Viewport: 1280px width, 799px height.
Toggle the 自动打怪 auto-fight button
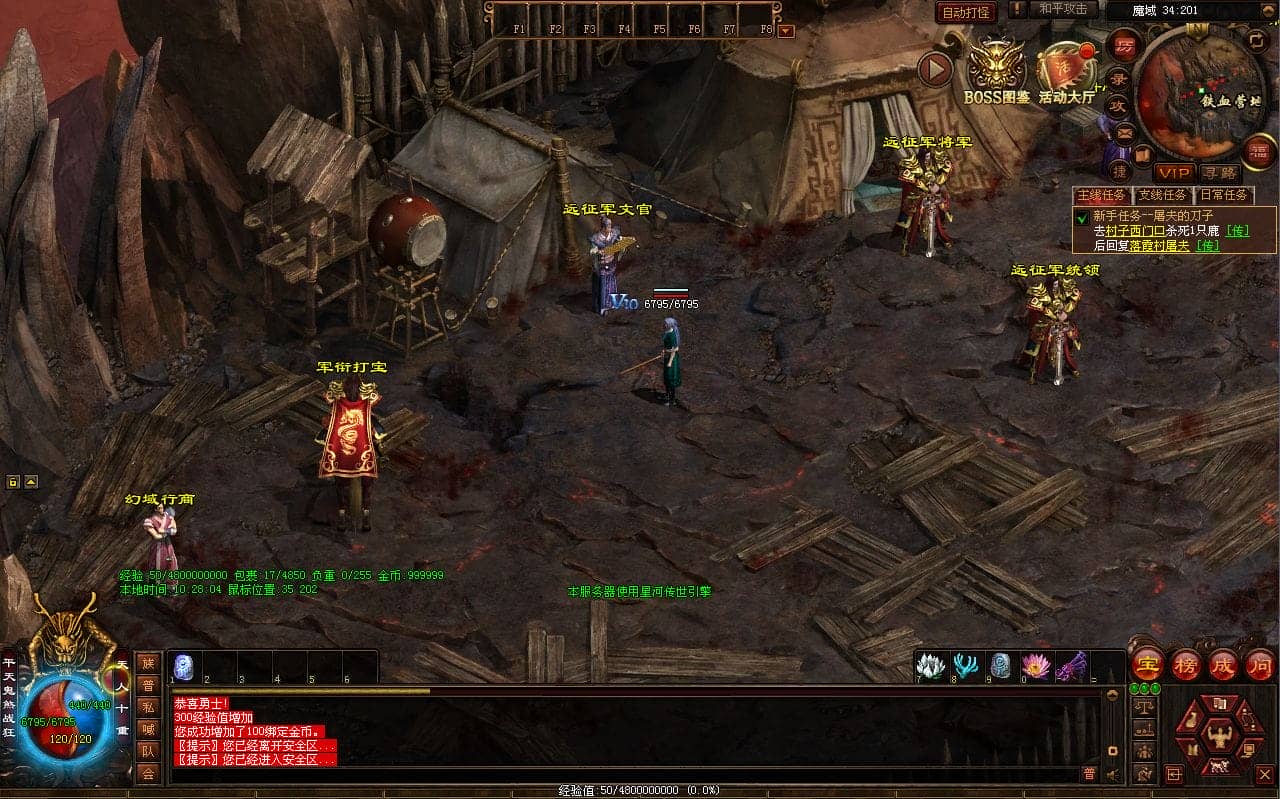965,12
